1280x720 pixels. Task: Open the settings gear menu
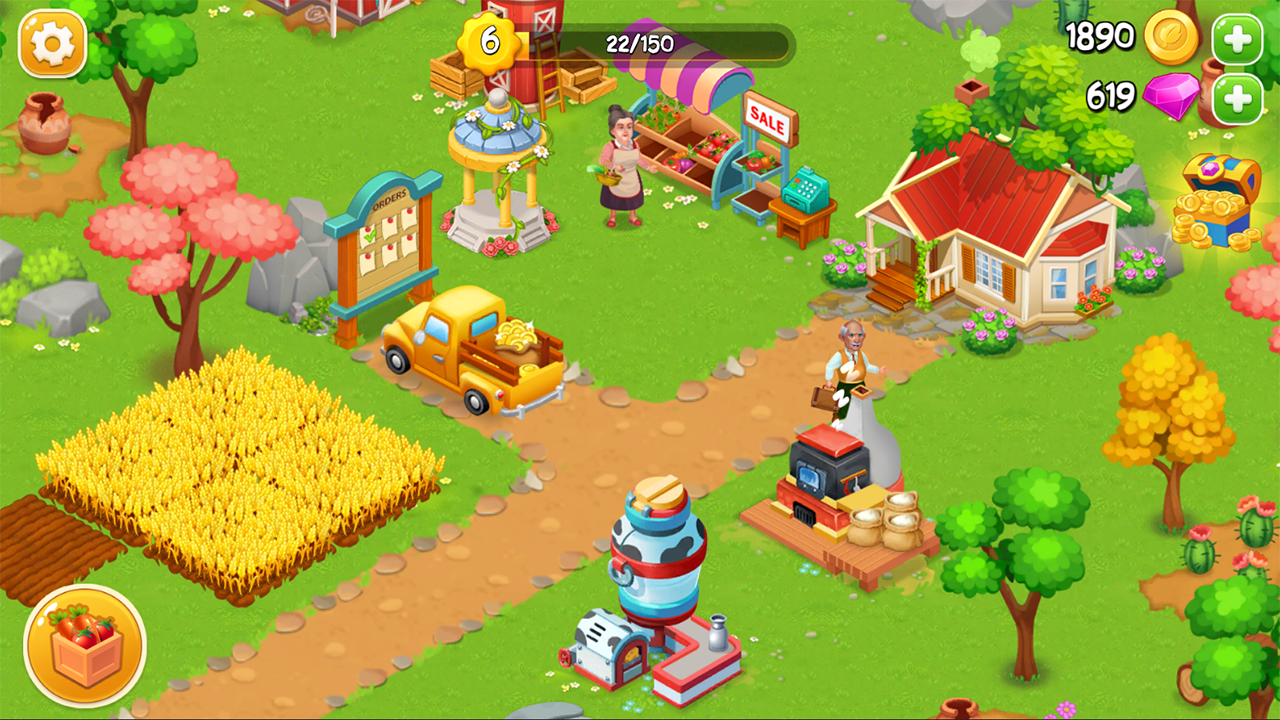point(52,44)
